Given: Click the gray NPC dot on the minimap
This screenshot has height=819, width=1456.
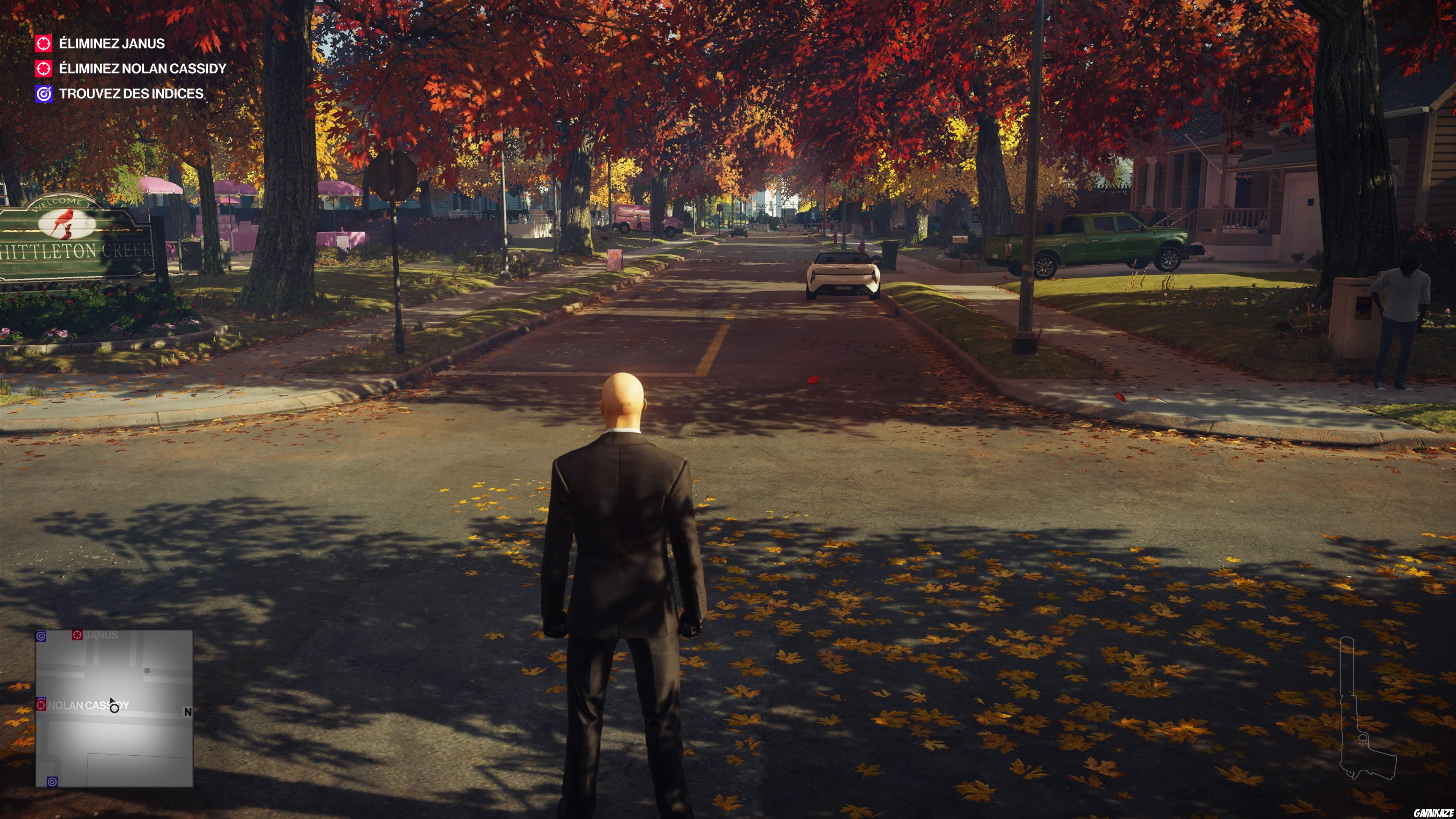Looking at the screenshot, I should click(147, 671).
